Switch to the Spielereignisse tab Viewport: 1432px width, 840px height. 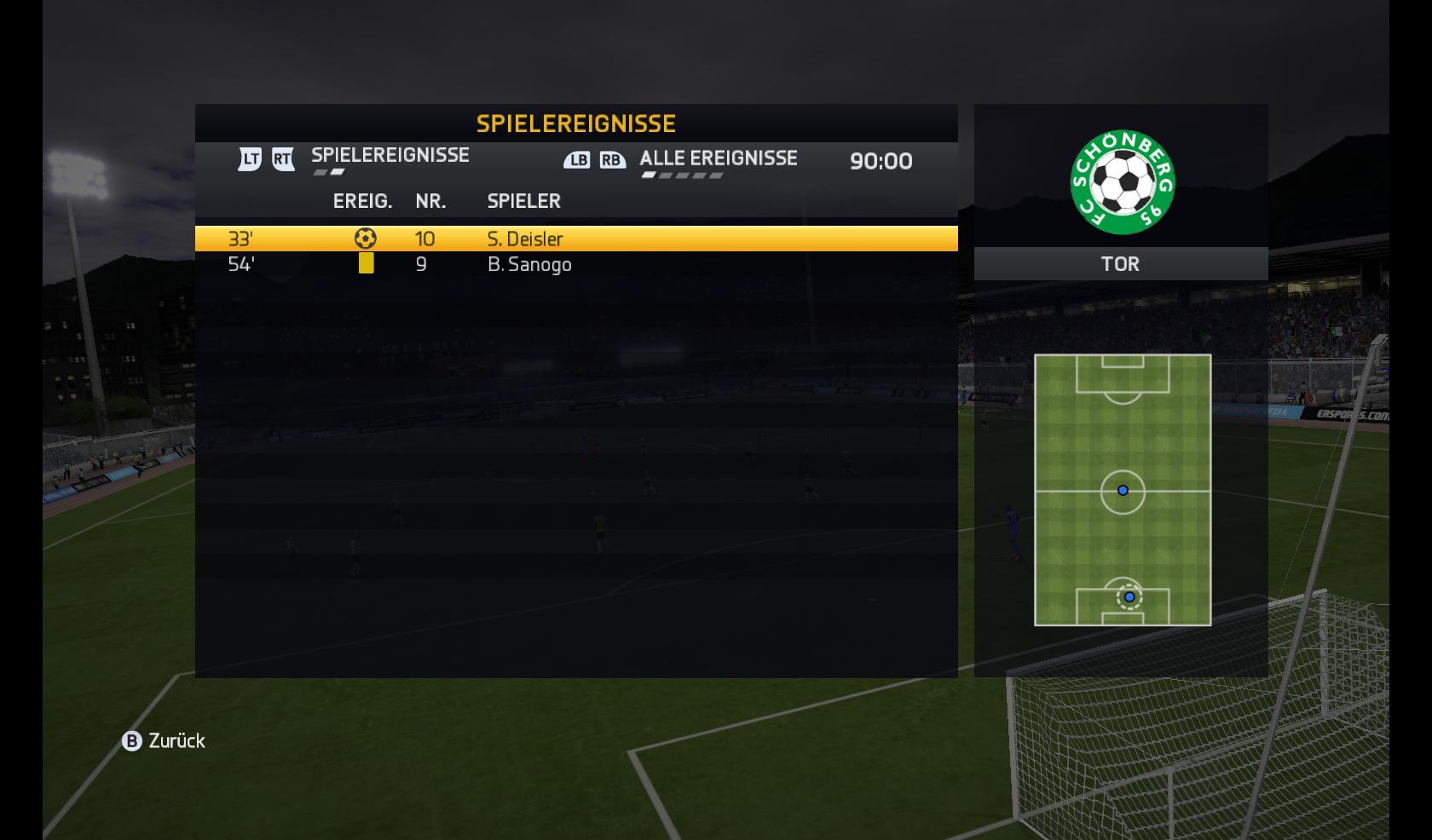[390, 156]
